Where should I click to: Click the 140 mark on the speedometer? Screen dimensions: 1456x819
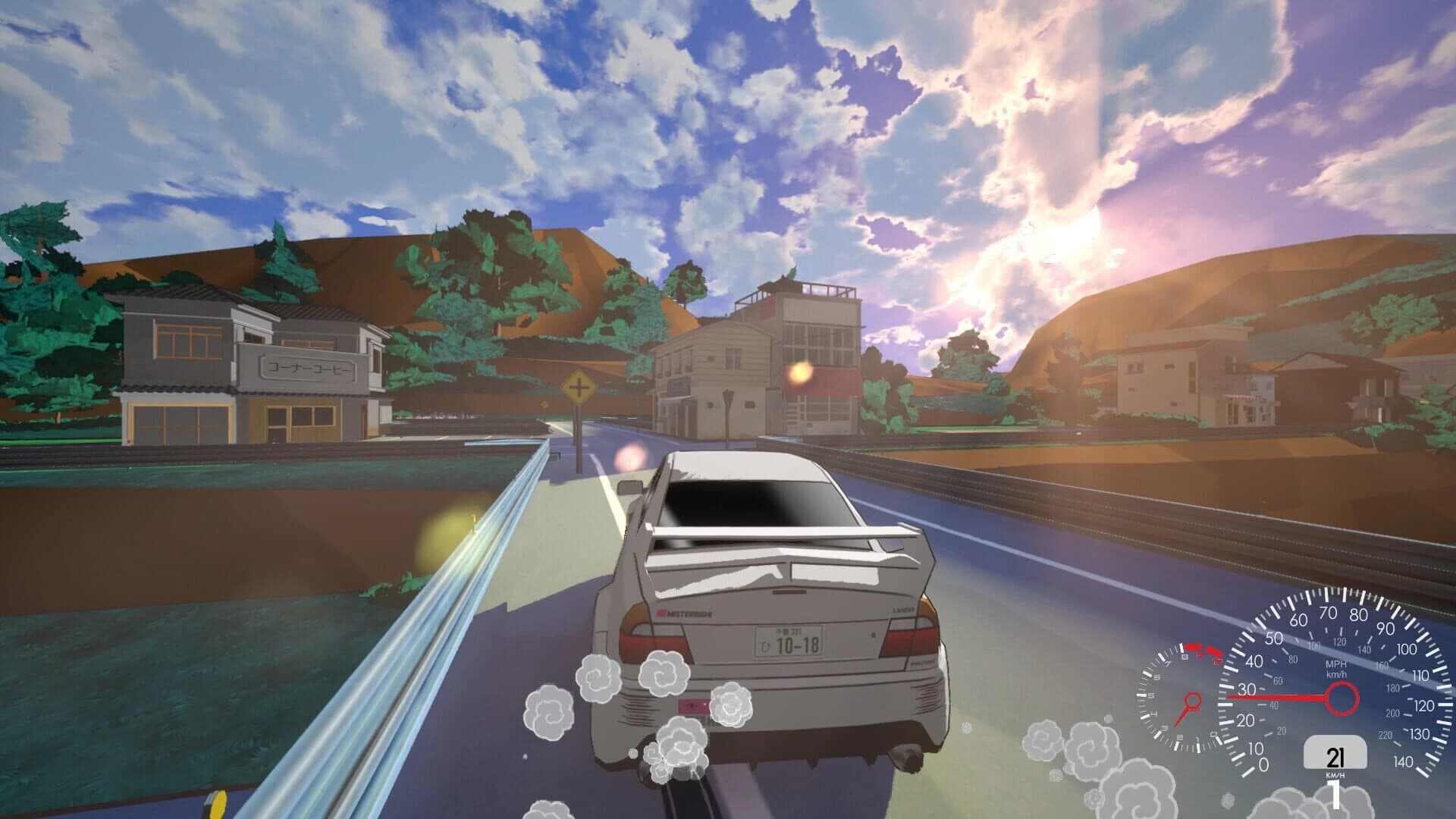[1403, 761]
